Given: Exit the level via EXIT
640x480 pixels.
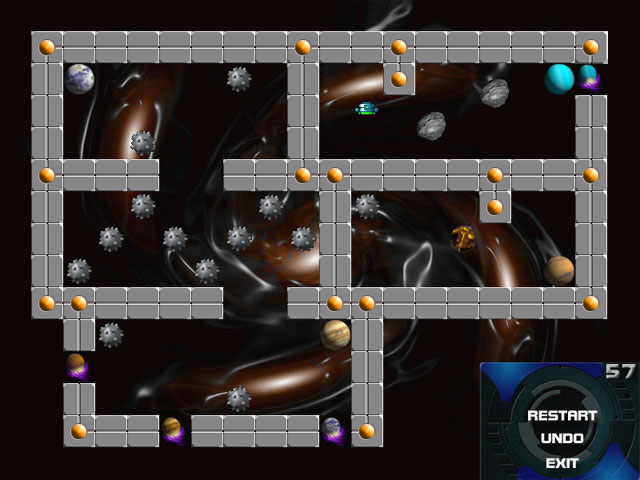Looking at the screenshot, I should point(562,463).
